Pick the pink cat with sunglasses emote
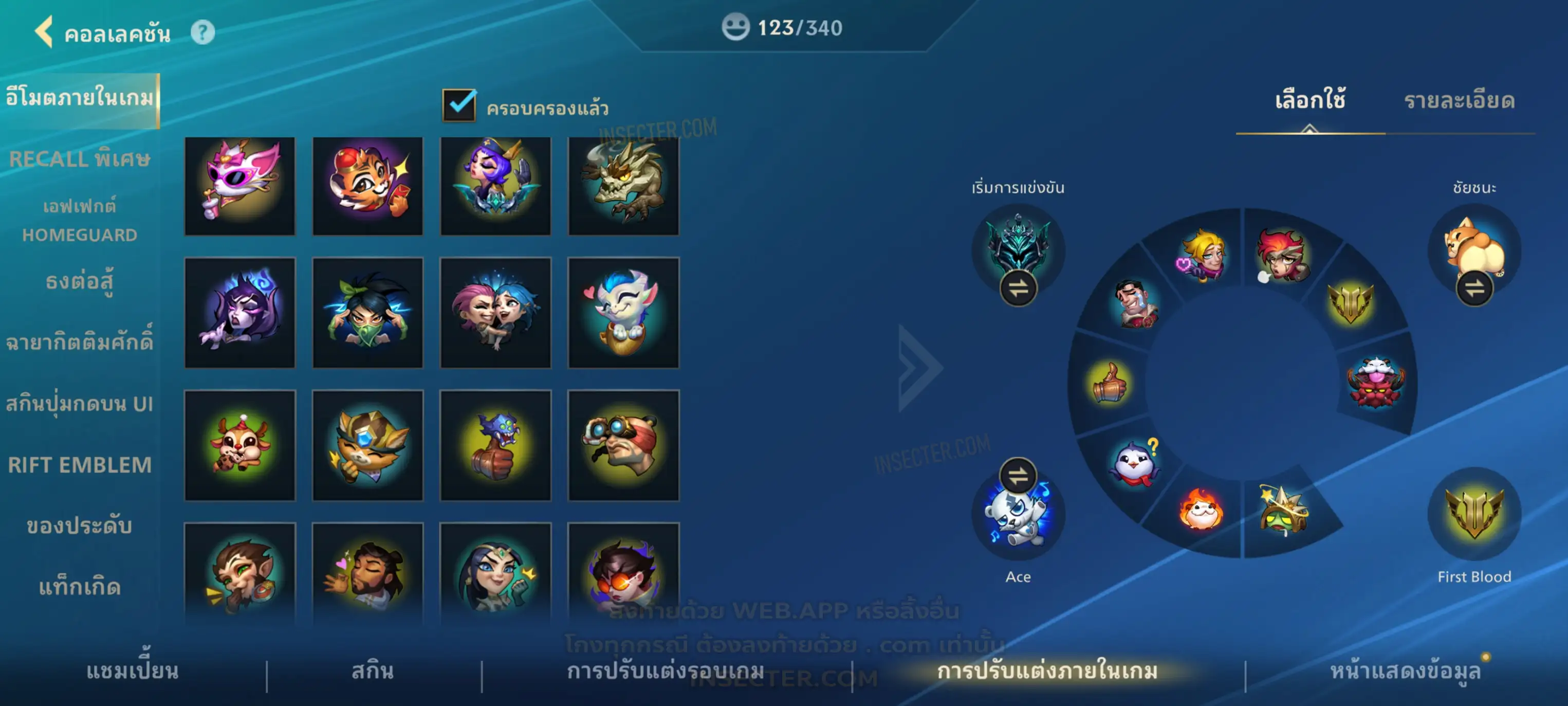Screen dimensions: 1568x706 (240, 186)
